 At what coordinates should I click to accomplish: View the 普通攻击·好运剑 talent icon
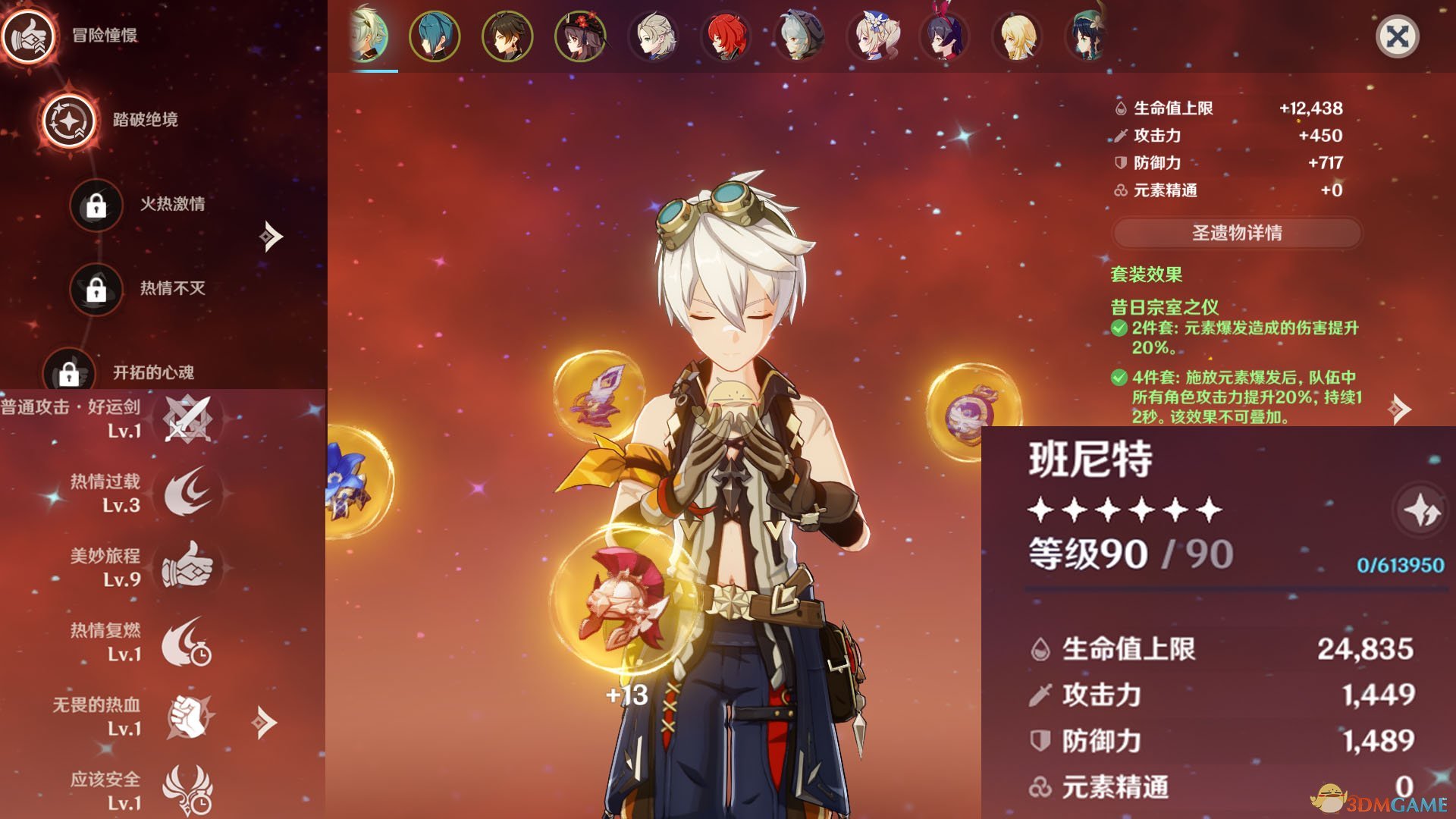[187, 419]
